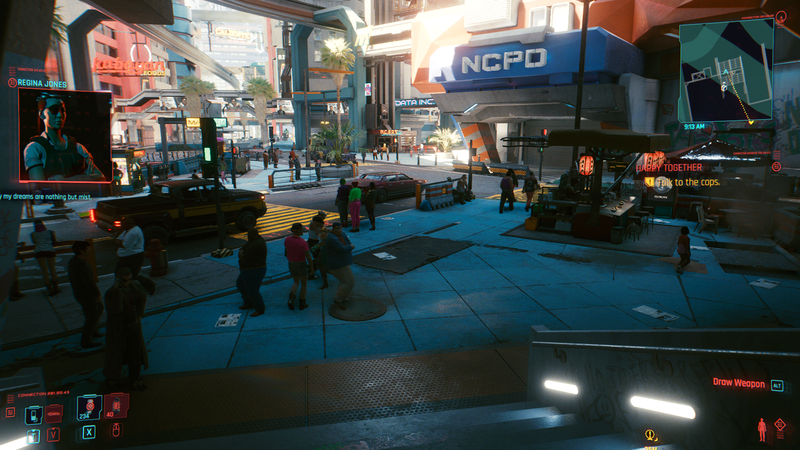The width and height of the screenshot is (800, 450).
Task: Click the red body stance icon
Action: pos(762,429)
